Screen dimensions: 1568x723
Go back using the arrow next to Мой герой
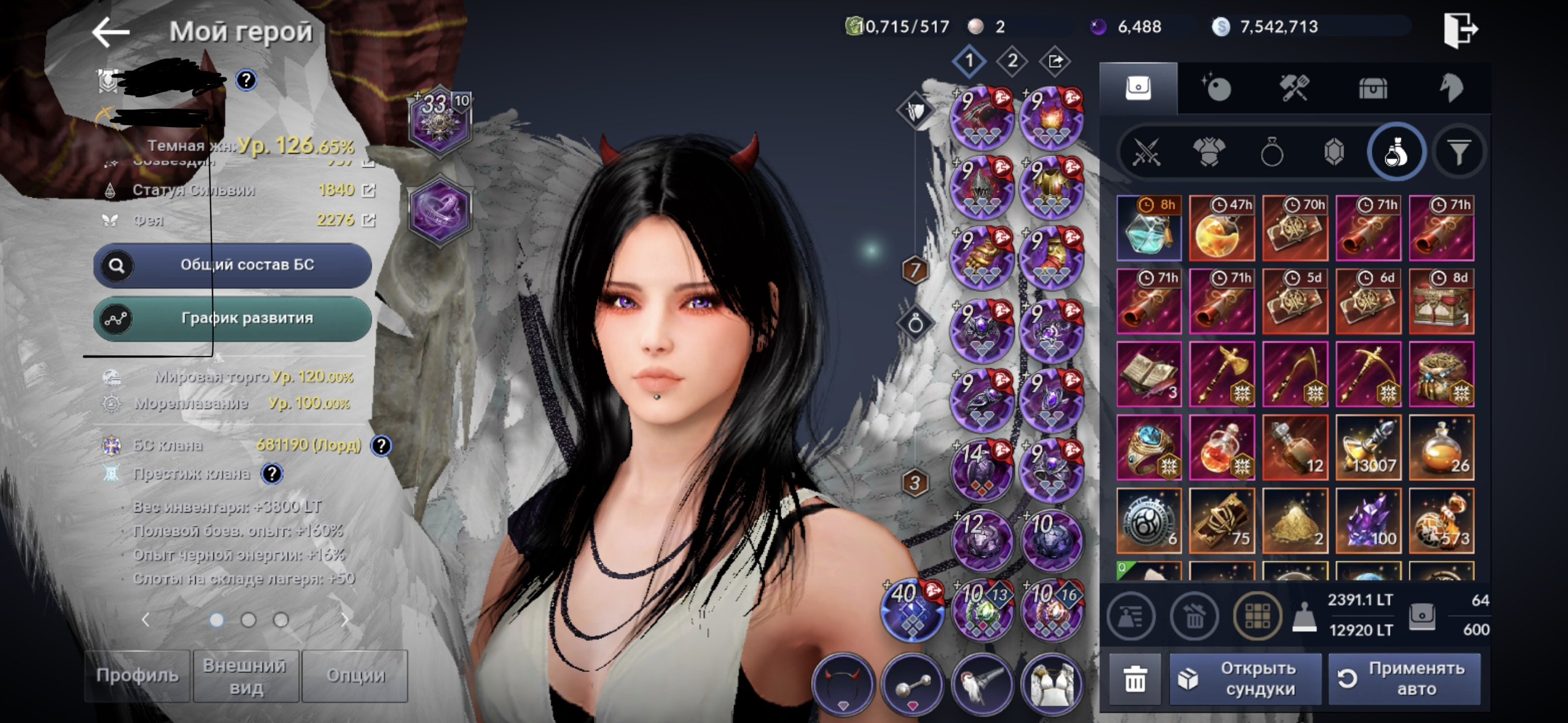(110, 31)
